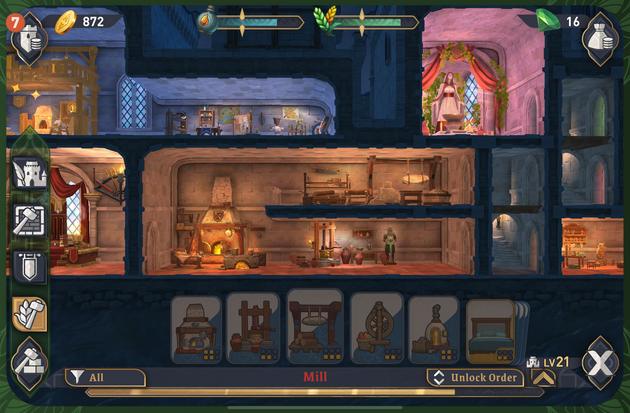The height and width of the screenshot is (413, 630).
Task: Close the build menu with the X button
Action: pyautogui.click(x=601, y=359)
